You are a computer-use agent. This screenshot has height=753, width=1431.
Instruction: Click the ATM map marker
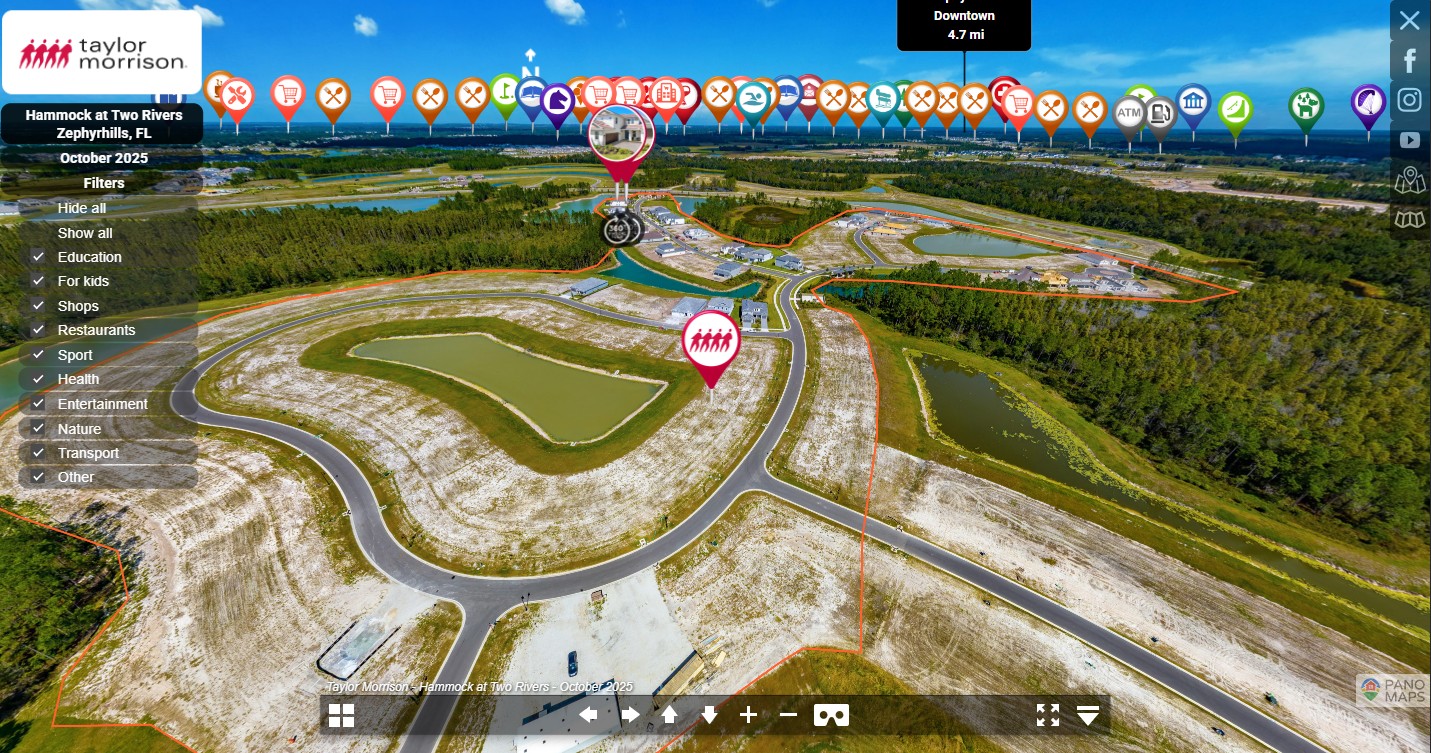click(x=1129, y=113)
